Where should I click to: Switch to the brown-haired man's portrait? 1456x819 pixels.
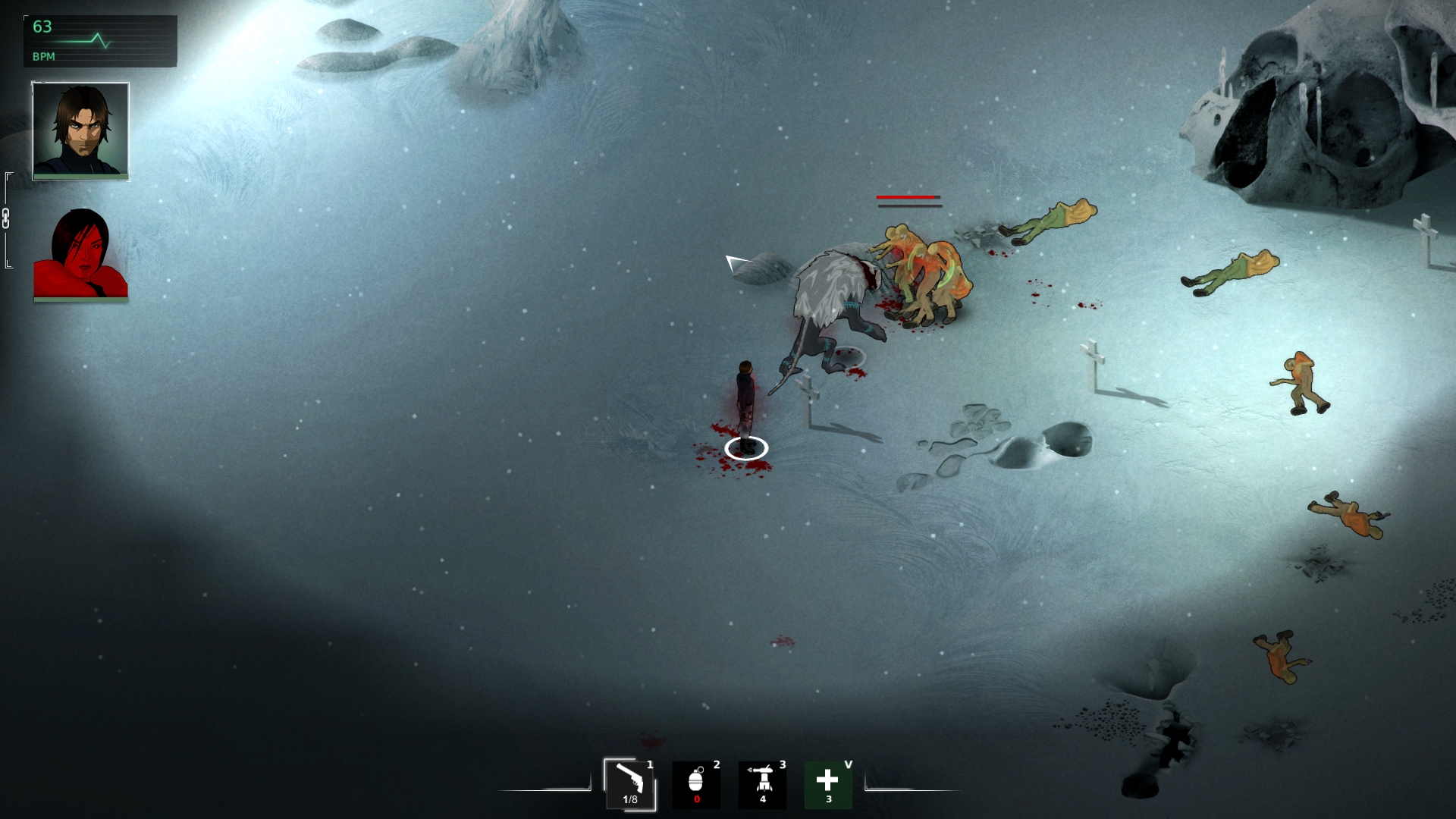point(80,130)
